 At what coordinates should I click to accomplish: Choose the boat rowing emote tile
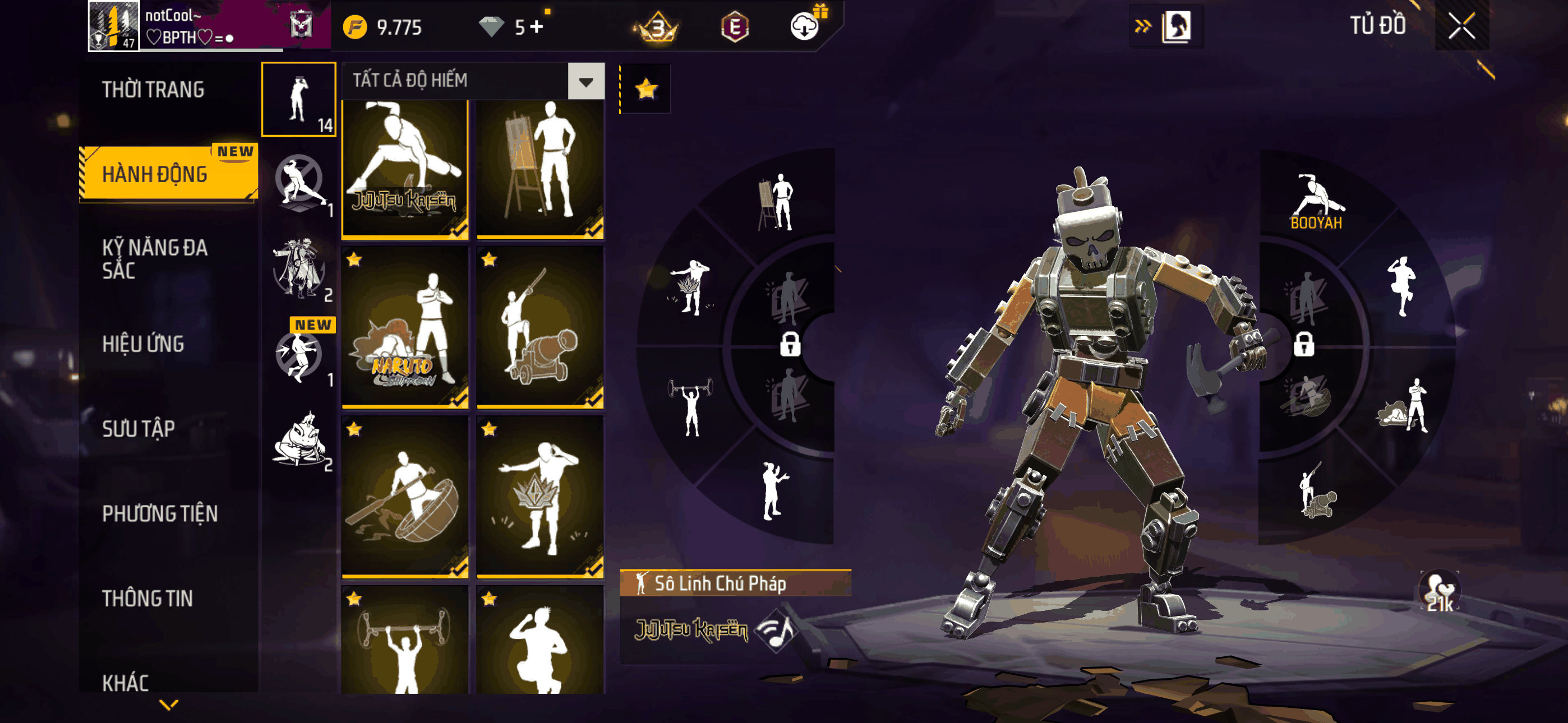(x=405, y=496)
